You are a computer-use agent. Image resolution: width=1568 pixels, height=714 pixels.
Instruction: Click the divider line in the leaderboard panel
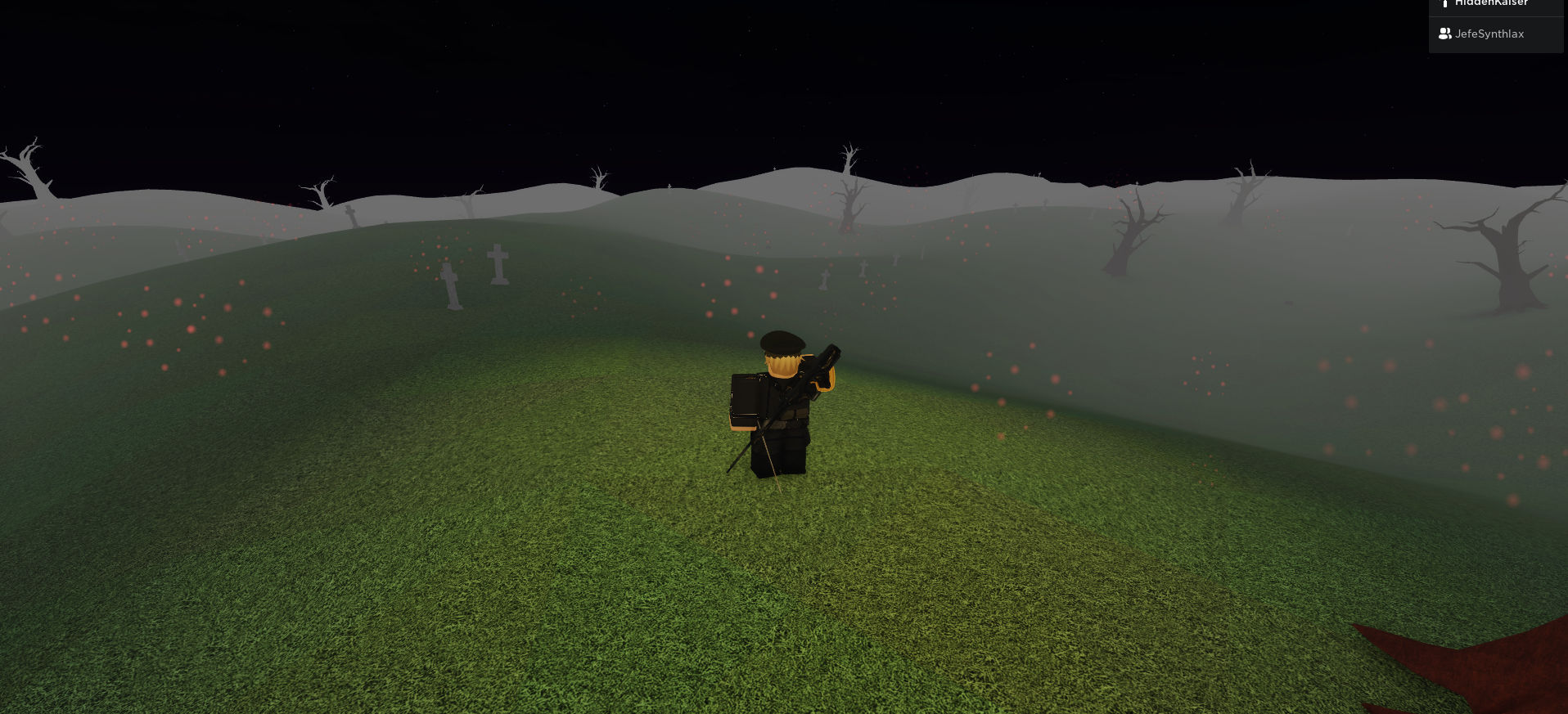coord(1496,18)
